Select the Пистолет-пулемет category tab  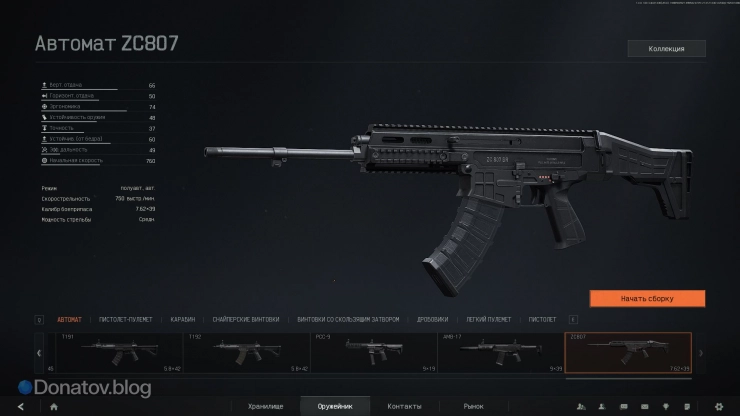(127, 319)
